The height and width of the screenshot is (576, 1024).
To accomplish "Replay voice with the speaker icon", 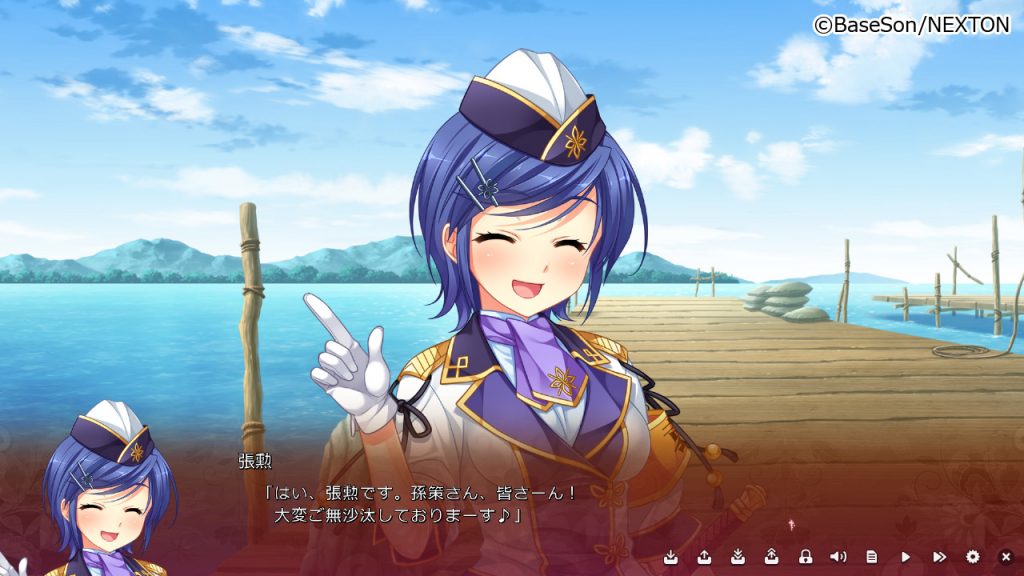I will point(838,556).
